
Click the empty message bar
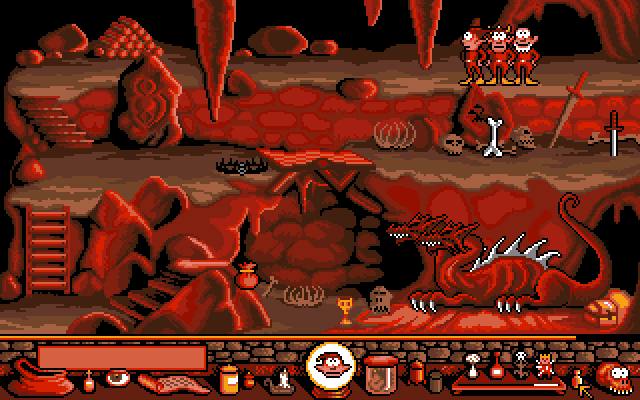122,357
